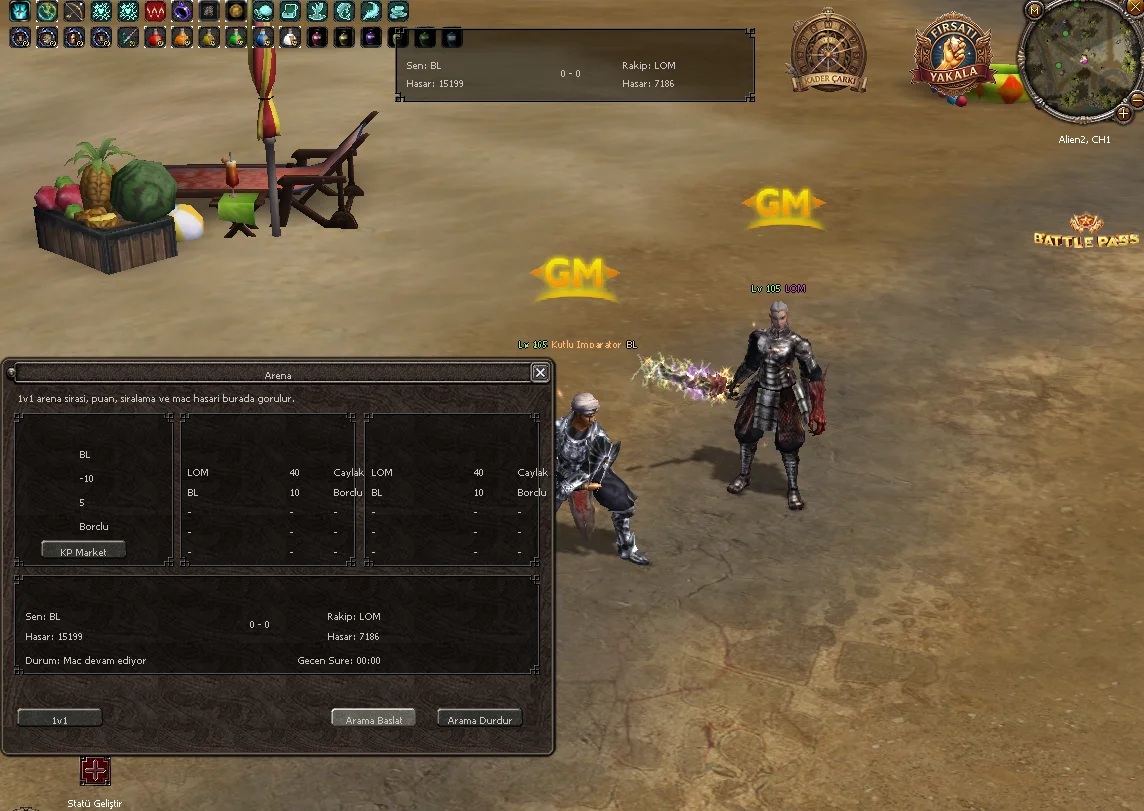This screenshot has height=811, width=1144.
Task: Use the red potion in the hotbar
Action: pos(155,38)
